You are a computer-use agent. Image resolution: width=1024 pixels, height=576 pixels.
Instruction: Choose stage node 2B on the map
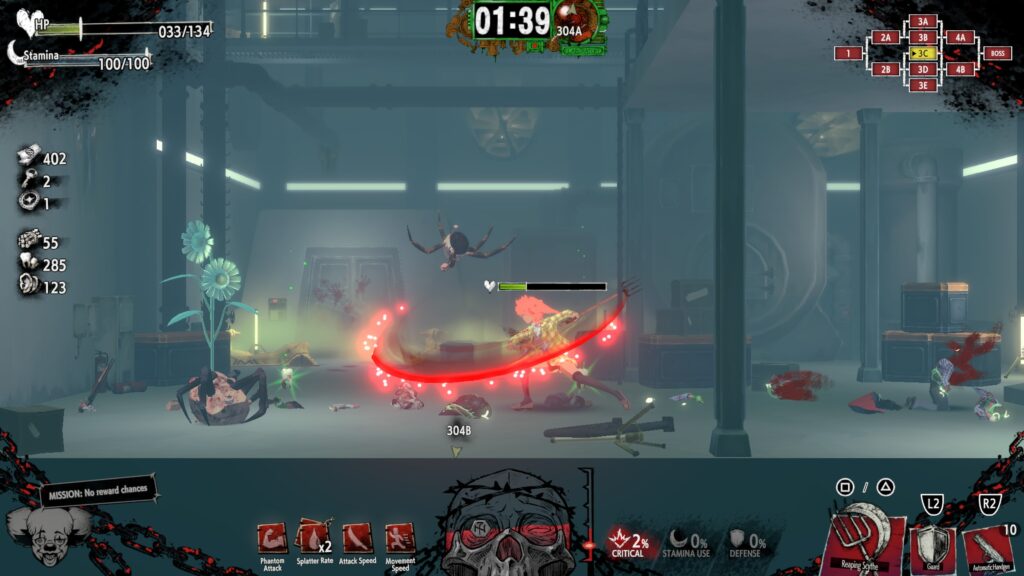pos(886,69)
